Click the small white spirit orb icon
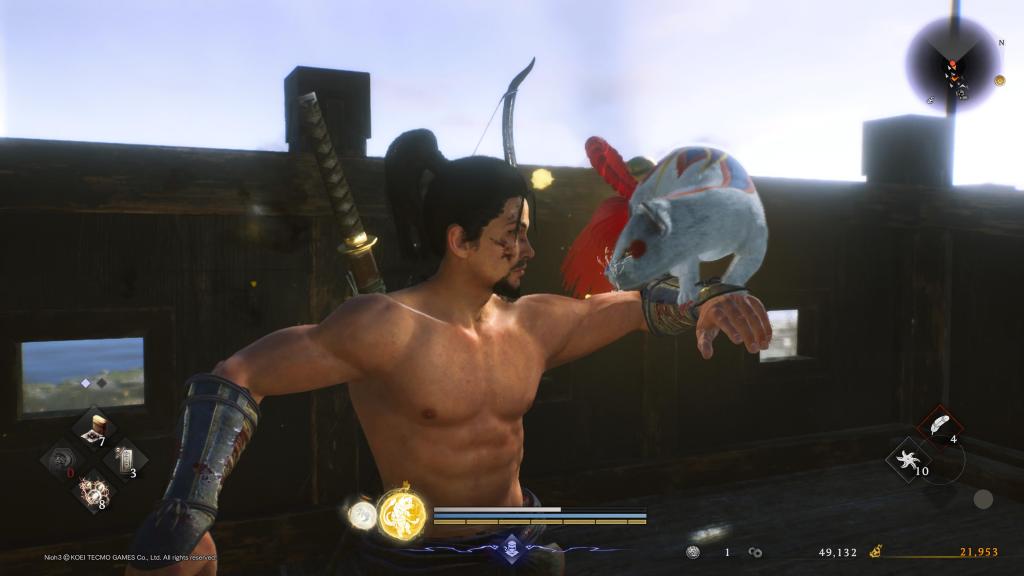Viewport: 1024px width, 576px height. coord(360,514)
